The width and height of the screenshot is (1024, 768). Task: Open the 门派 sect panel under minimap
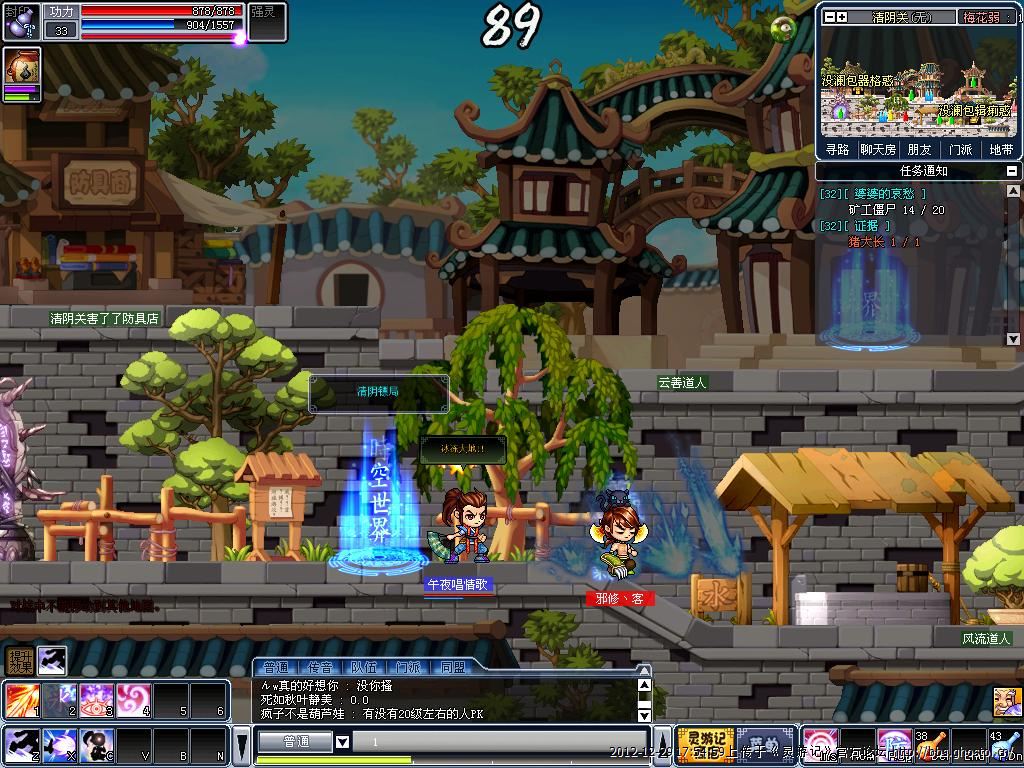(x=960, y=149)
